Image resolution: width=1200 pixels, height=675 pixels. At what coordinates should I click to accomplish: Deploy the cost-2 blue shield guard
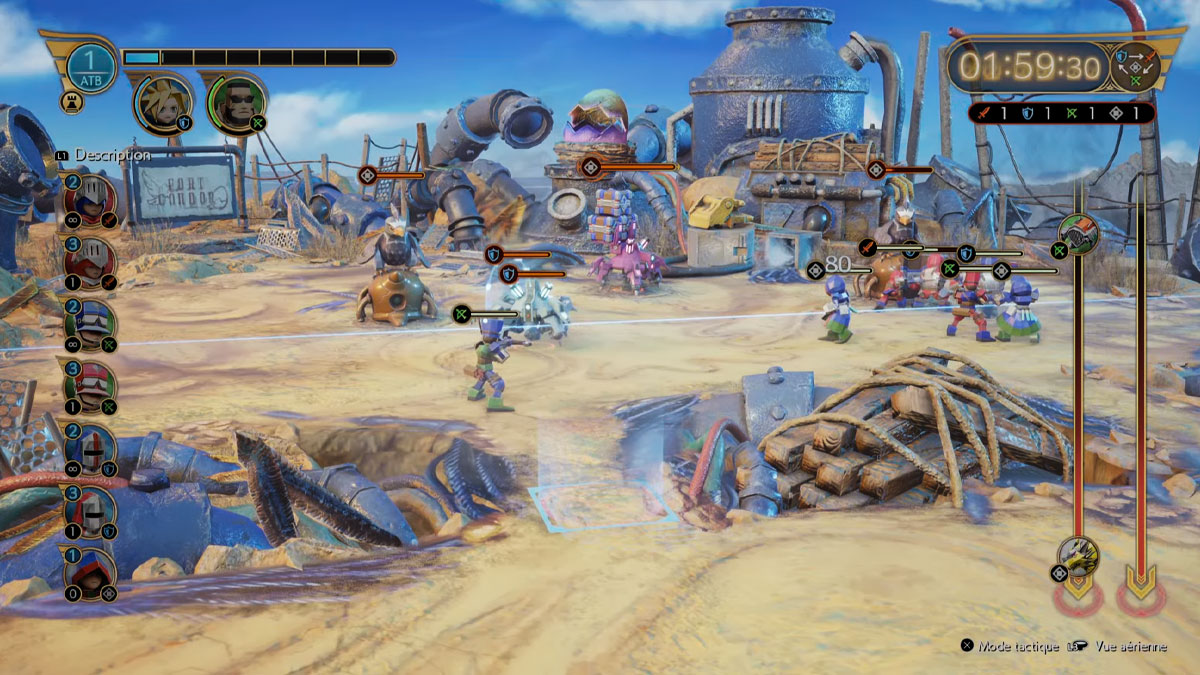point(90,450)
